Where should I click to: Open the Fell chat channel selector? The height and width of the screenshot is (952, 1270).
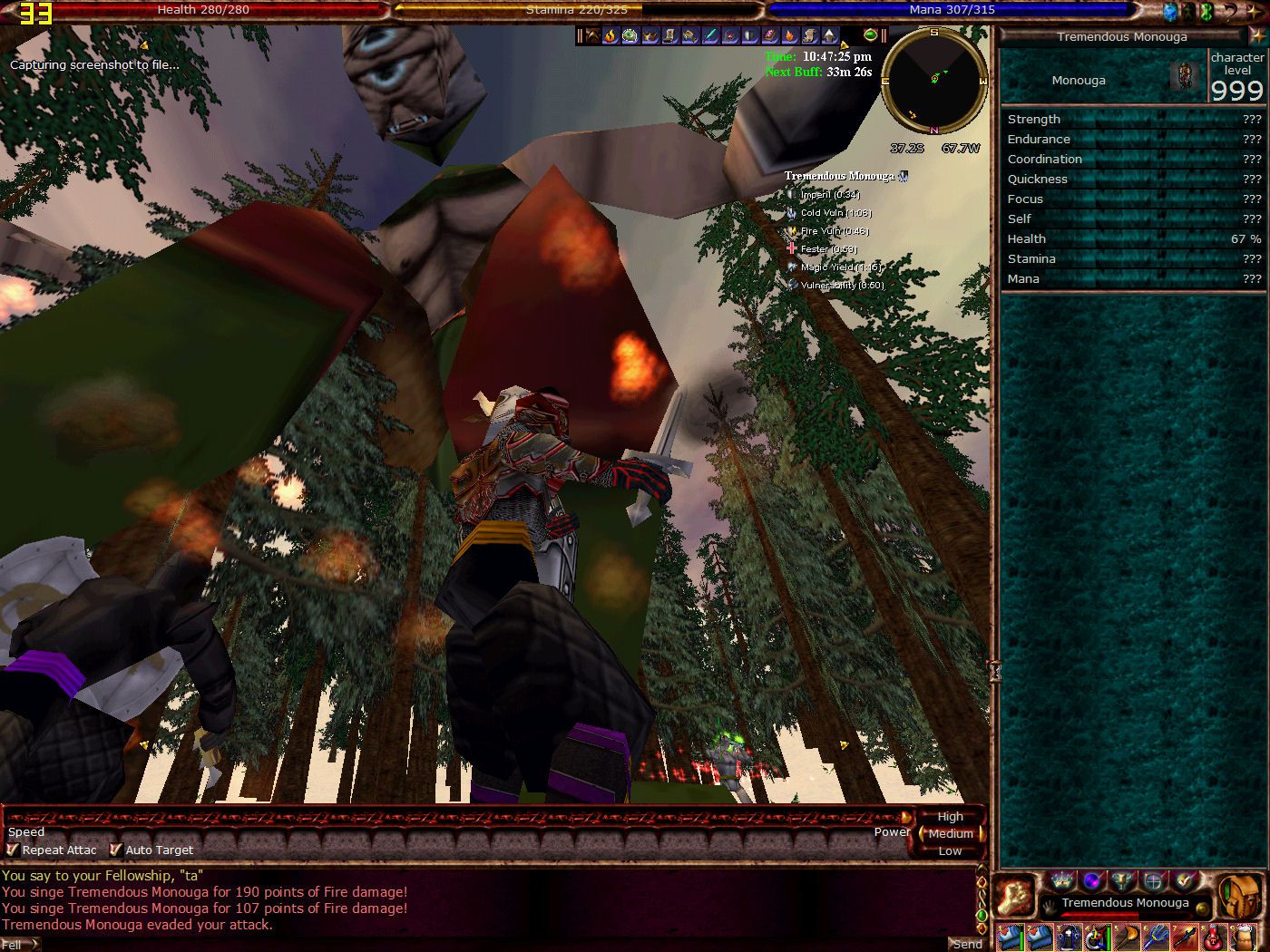click(18, 944)
